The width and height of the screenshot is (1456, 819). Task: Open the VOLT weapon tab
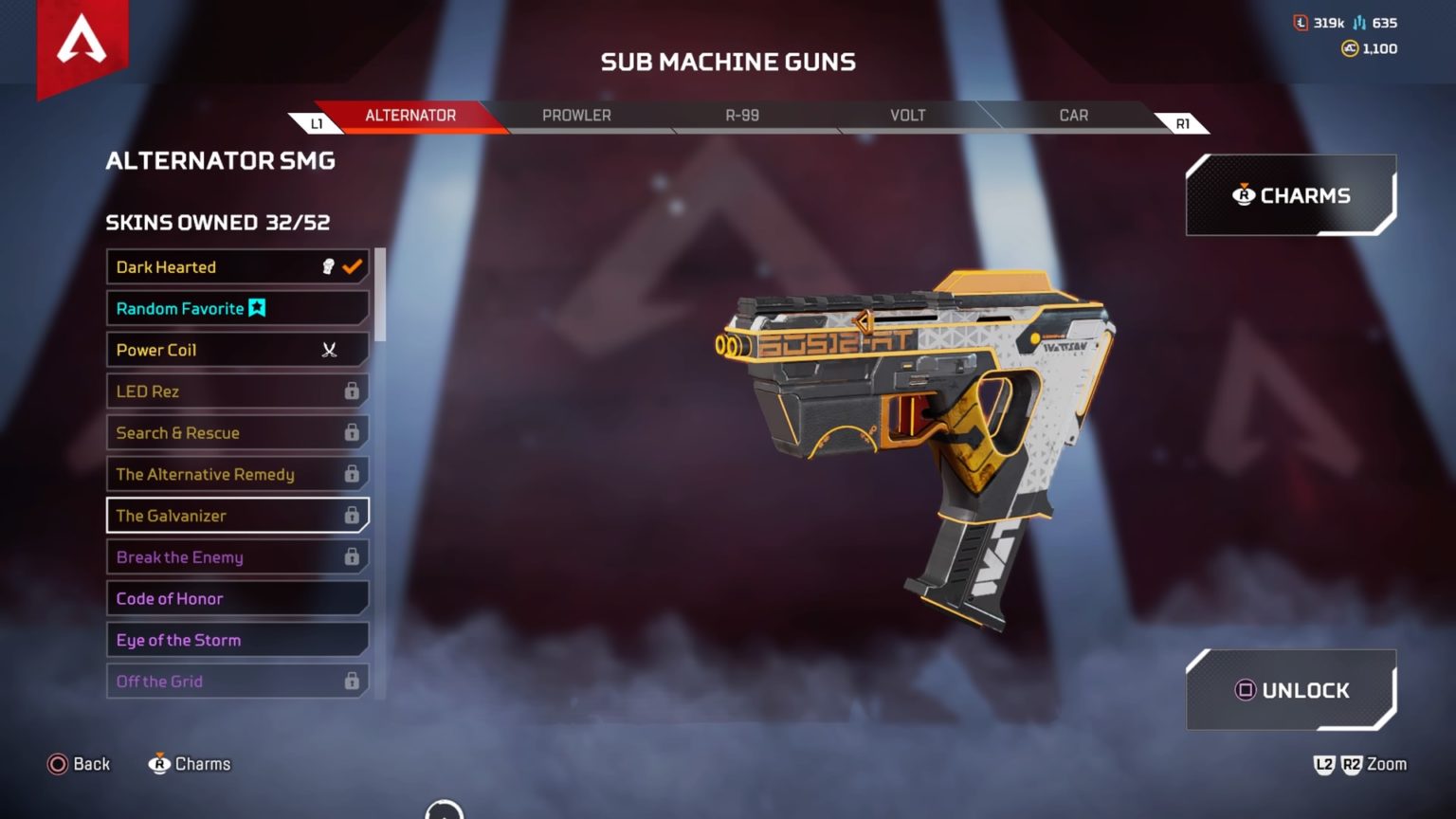pos(907,115)
